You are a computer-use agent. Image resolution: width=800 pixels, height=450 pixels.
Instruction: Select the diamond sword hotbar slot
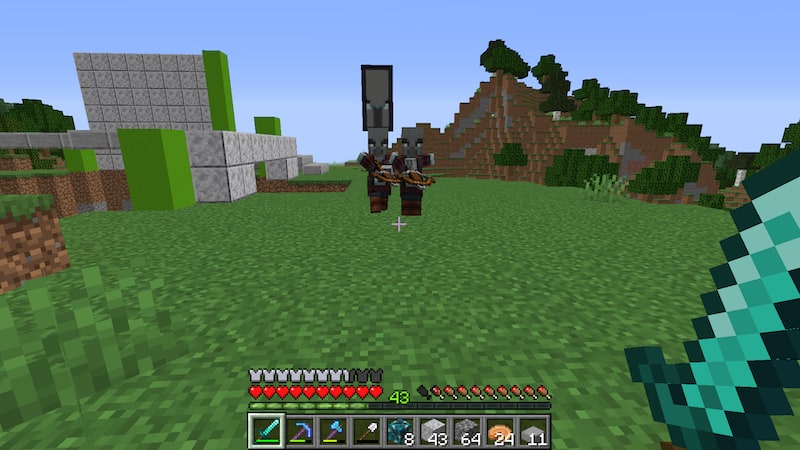(265, 431)
